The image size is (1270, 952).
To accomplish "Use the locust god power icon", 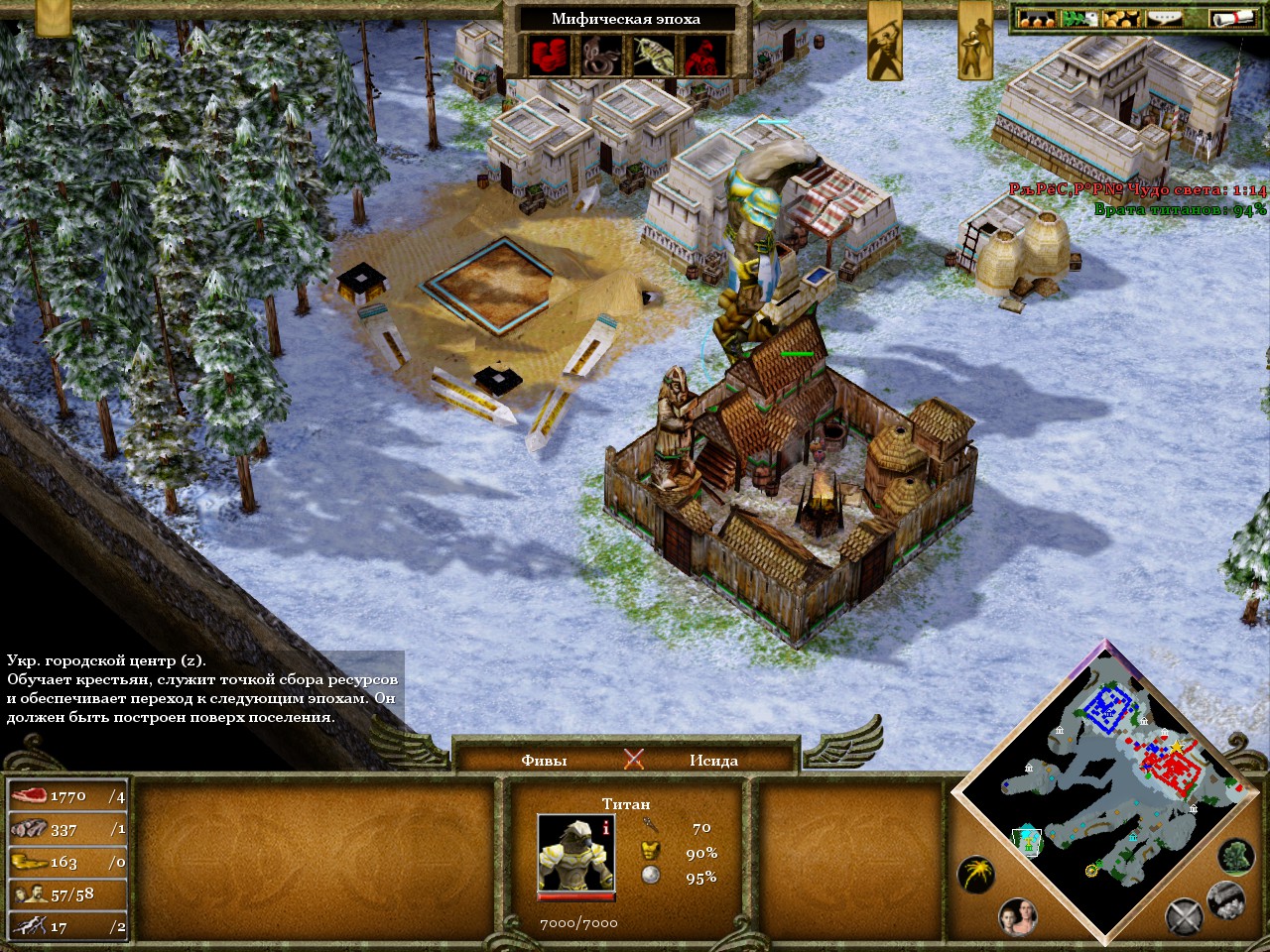I will click(653, 56).
